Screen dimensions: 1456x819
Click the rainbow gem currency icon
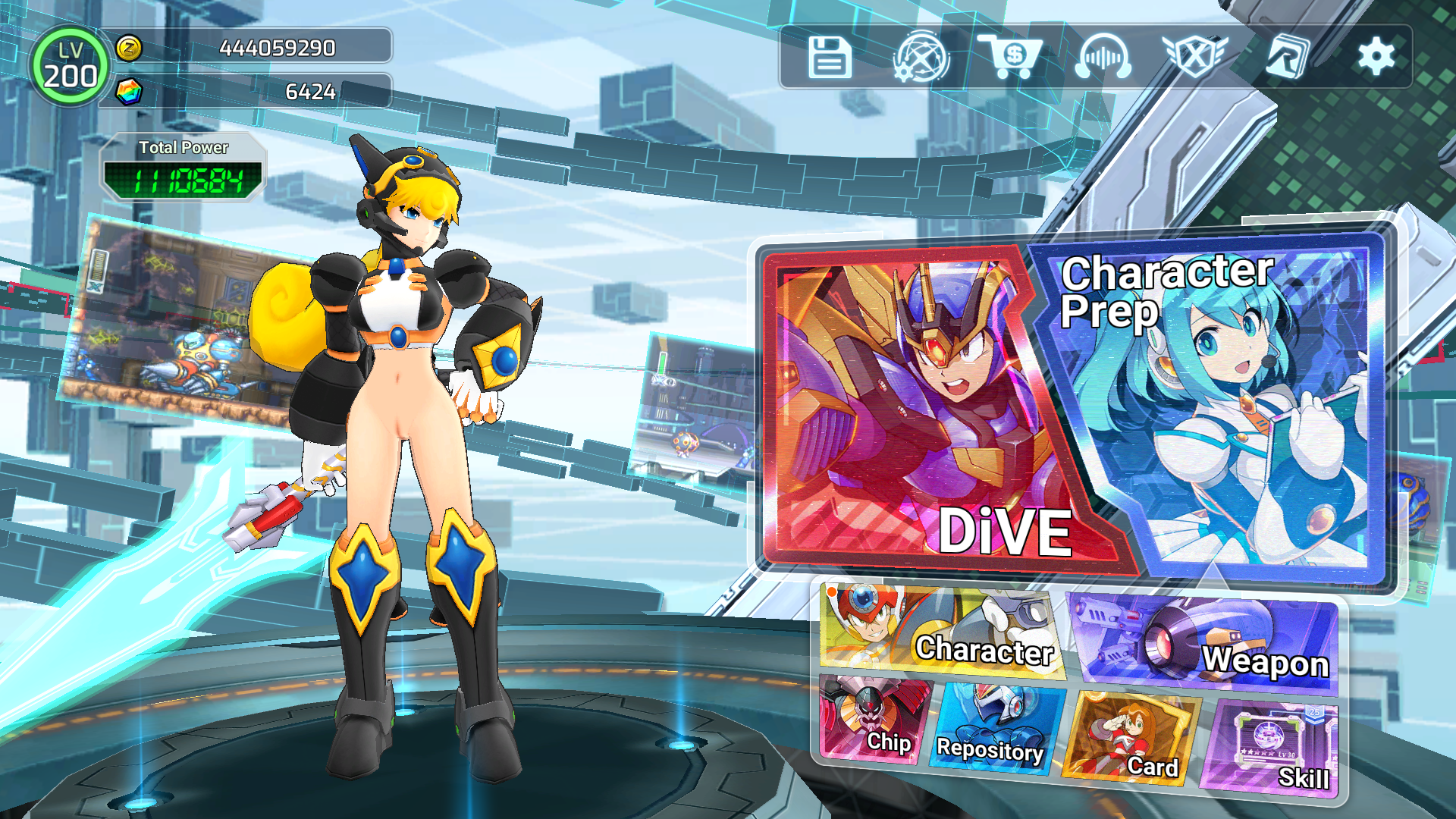(x=129, y=92)
